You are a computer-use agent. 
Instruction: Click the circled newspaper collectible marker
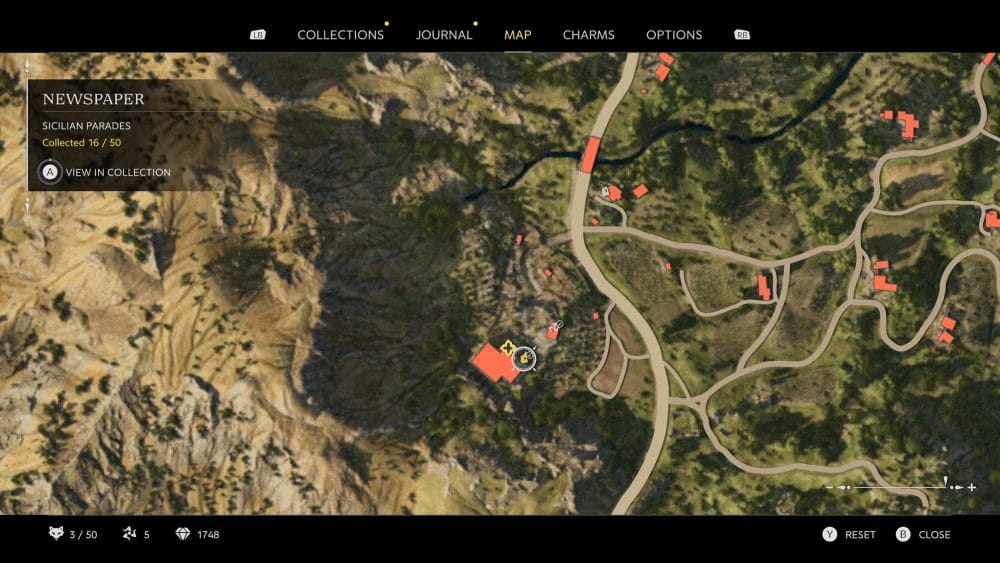523,358
